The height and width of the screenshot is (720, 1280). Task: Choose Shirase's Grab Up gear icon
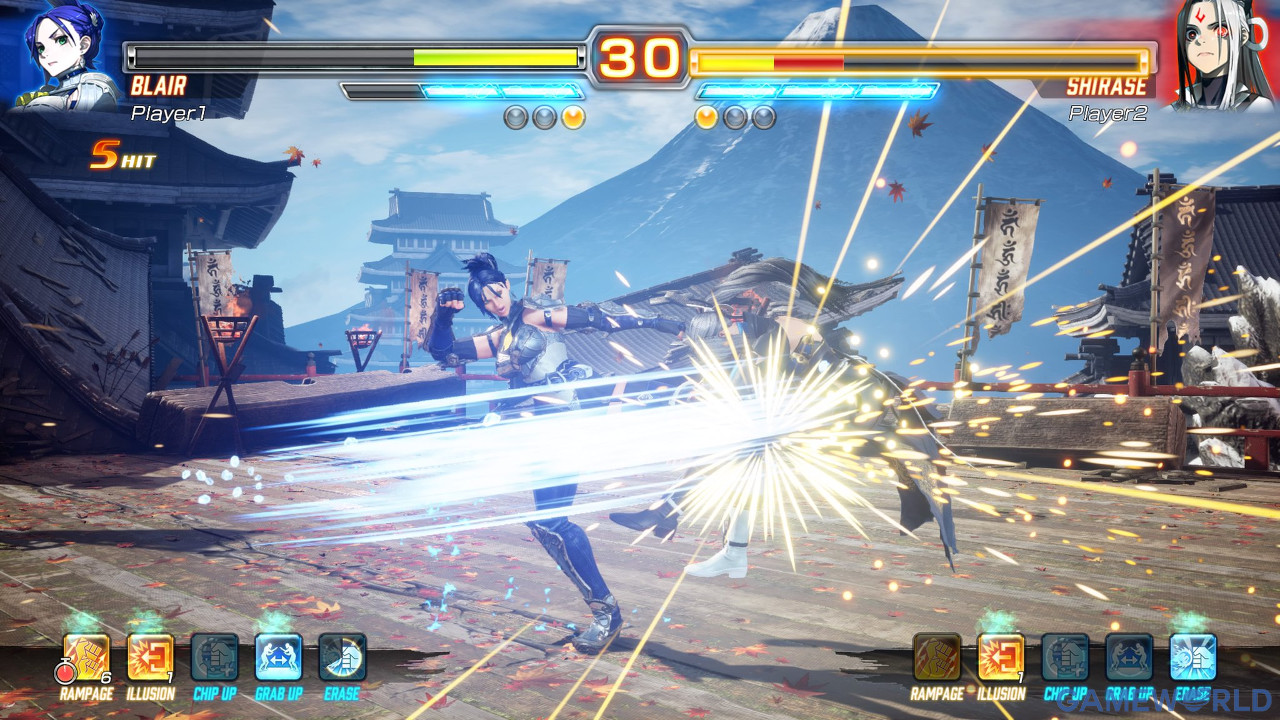pos(1129,657)
